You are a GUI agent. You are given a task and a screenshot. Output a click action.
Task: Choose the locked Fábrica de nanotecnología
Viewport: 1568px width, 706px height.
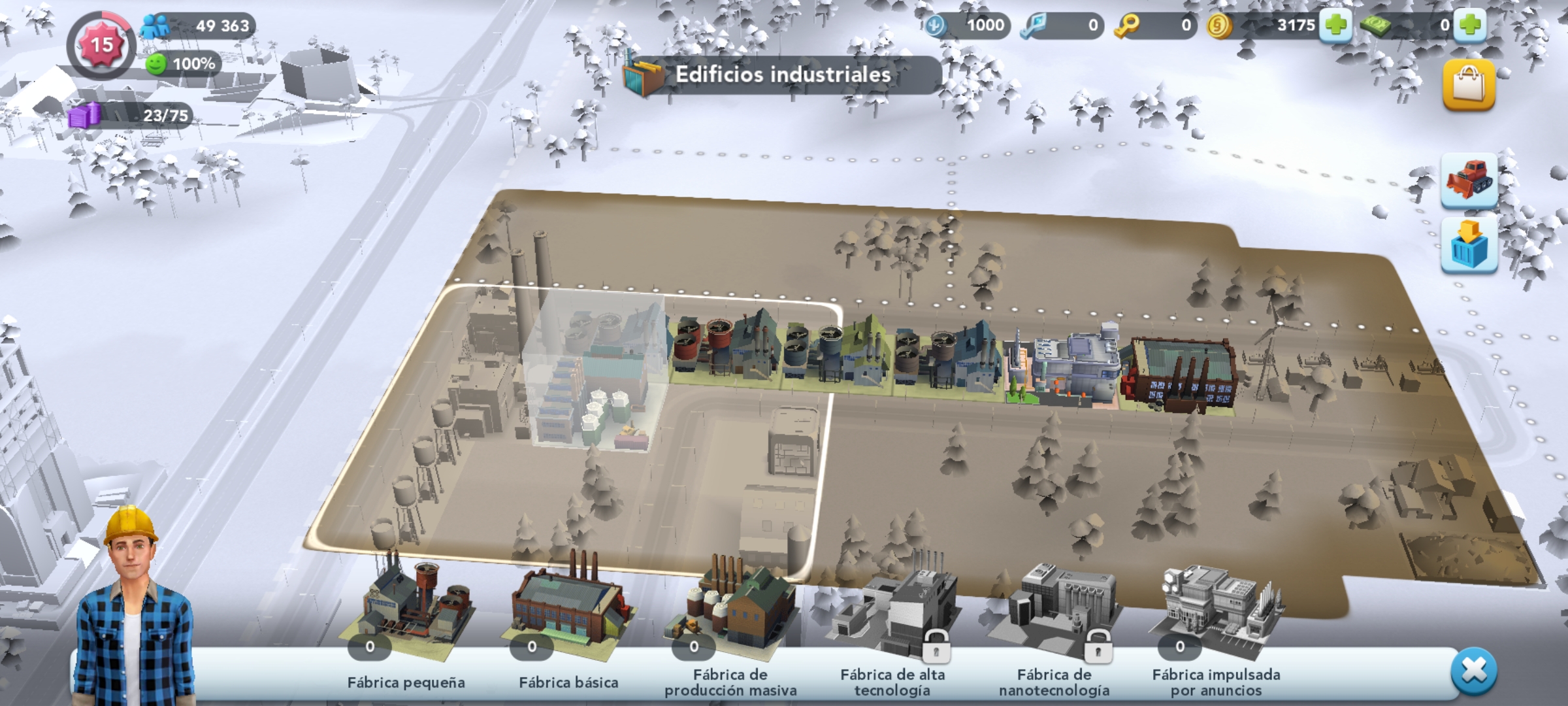point(1053,614)
